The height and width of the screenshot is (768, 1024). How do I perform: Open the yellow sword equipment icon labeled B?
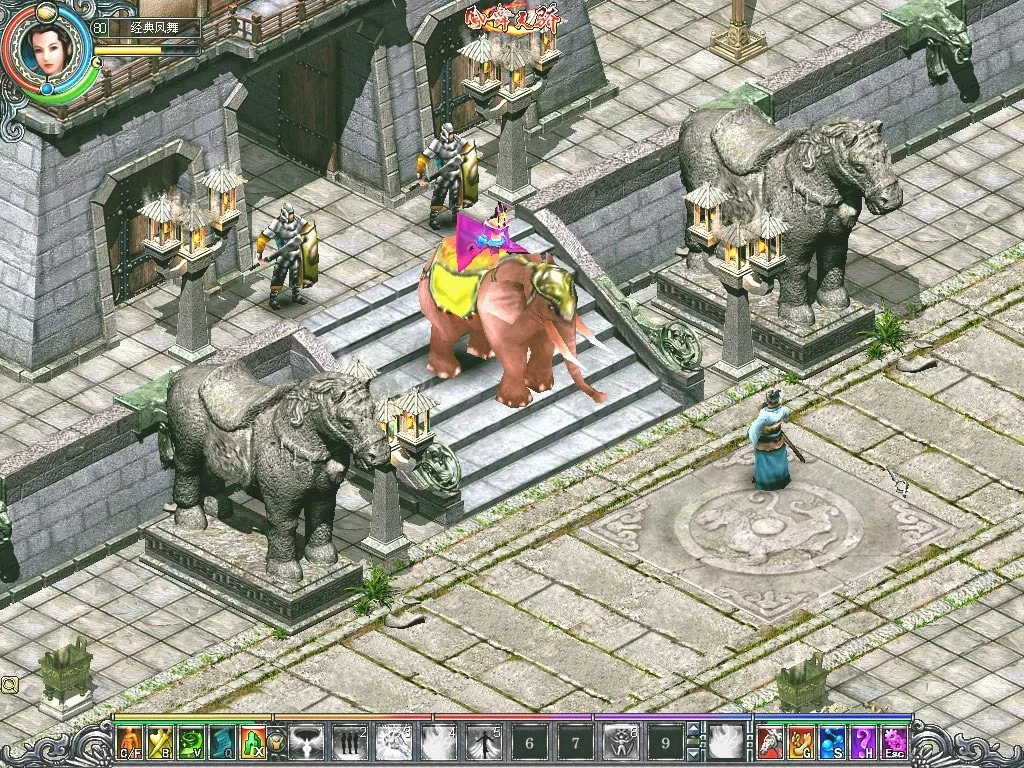point(161,742)
